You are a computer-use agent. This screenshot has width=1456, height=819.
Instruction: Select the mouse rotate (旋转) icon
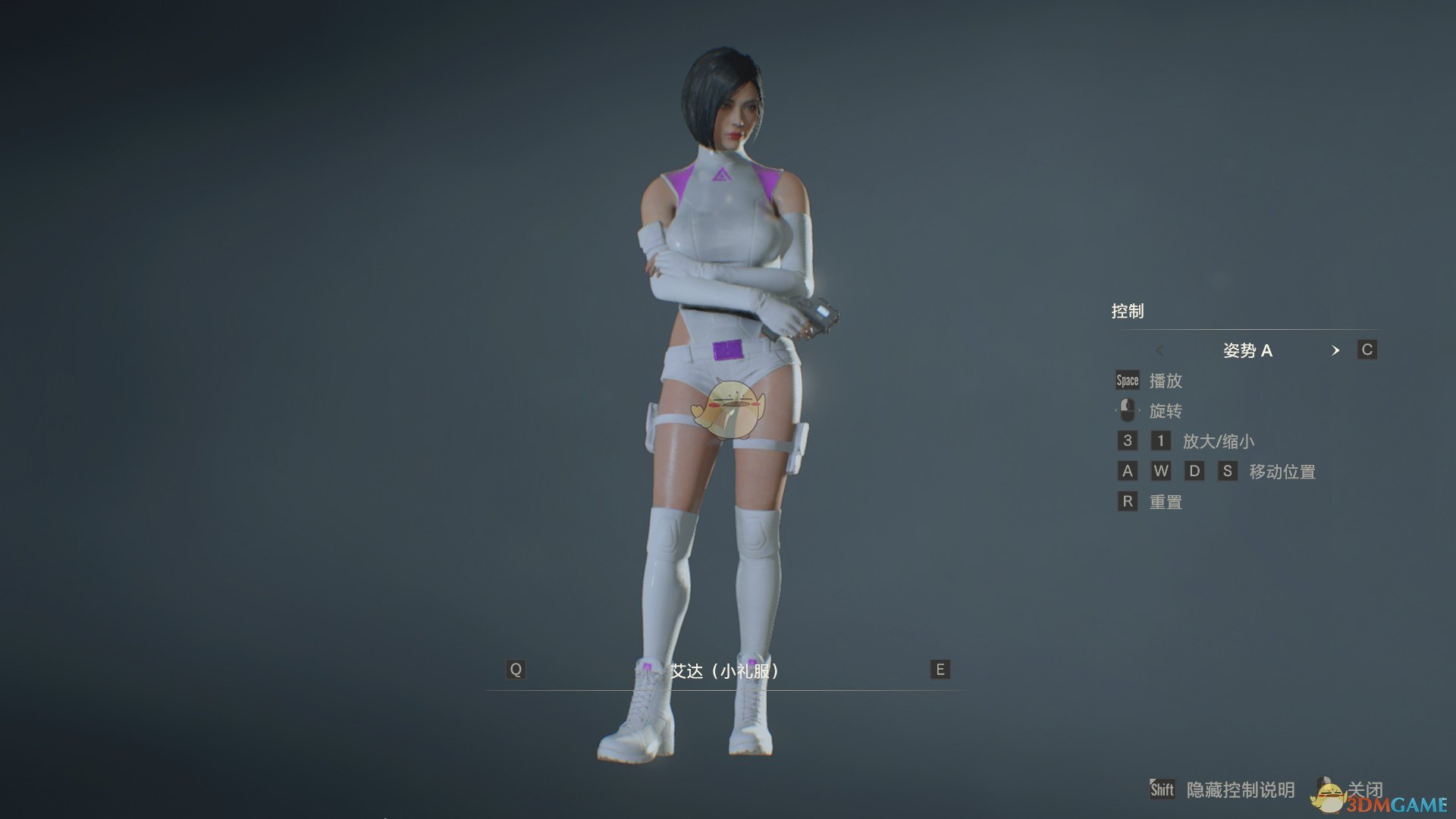click(1127, 410)
